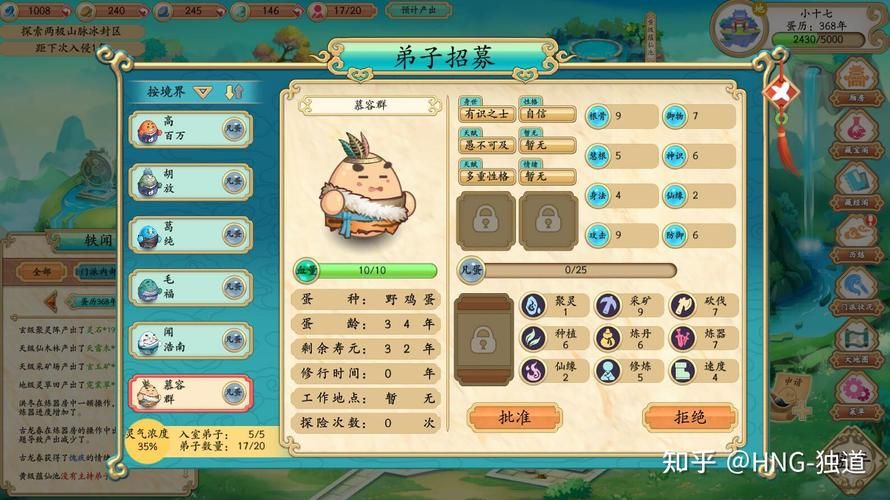Switch to the 全部 log tab
890x500 pixels.
click(x=40, y=272)
